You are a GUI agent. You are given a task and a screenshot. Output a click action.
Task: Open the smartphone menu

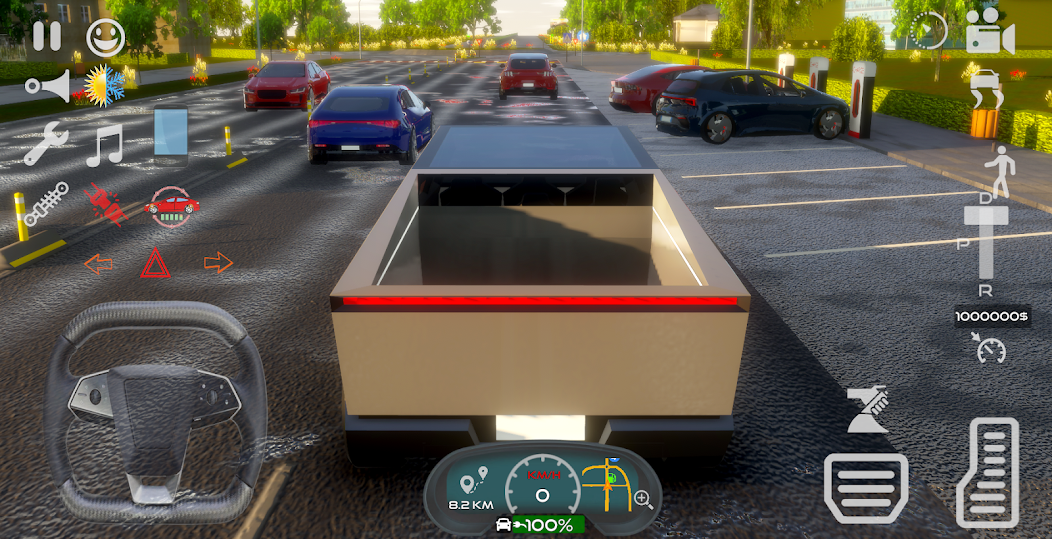click(170, 135)
